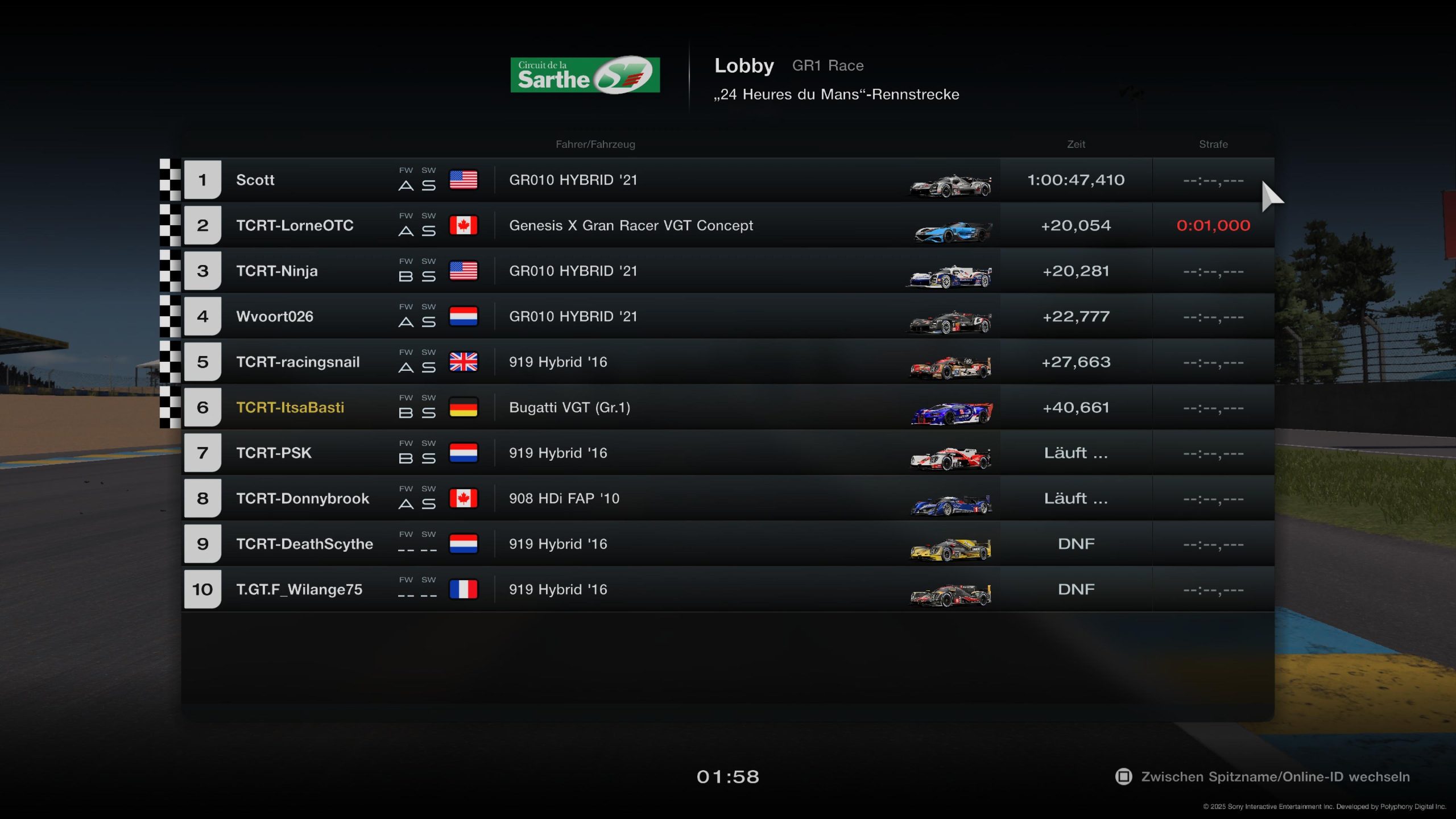Toggle the AS tire setting for Wvoort026
The width and height of the screenshot is (1456, 819).
[417, 320]
